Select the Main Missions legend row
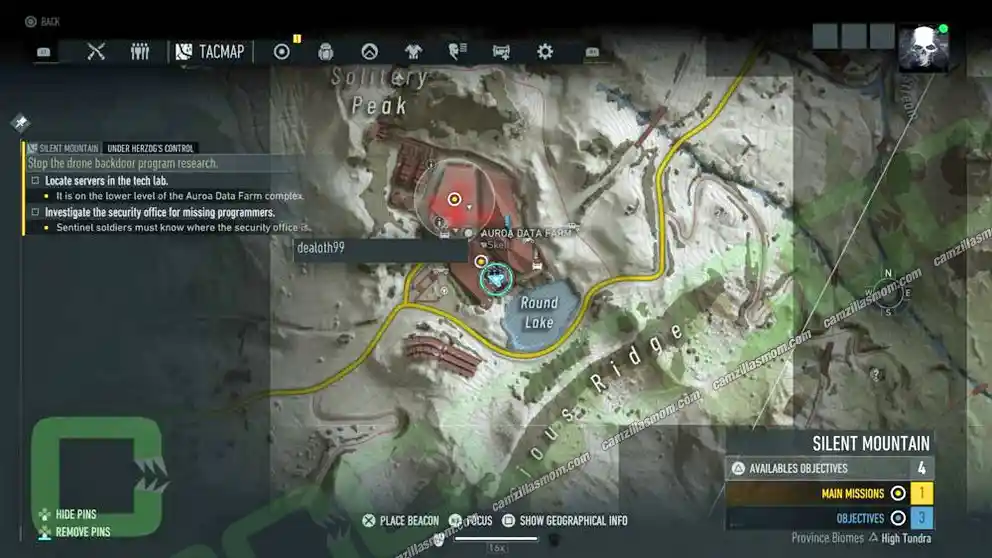This screenshot has height=558, width=992. tap(829, 493)
